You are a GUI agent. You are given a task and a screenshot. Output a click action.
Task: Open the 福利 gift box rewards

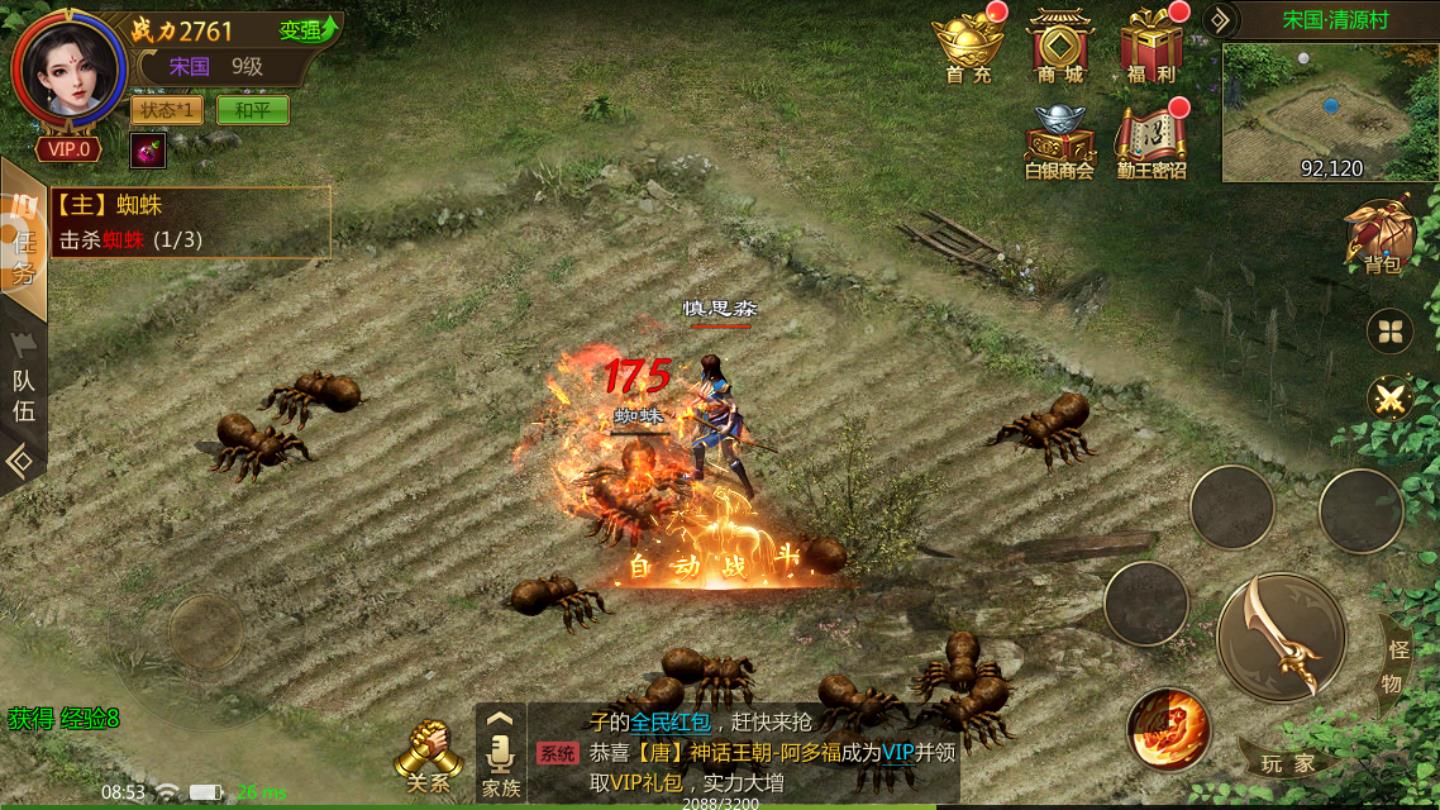1151,46
